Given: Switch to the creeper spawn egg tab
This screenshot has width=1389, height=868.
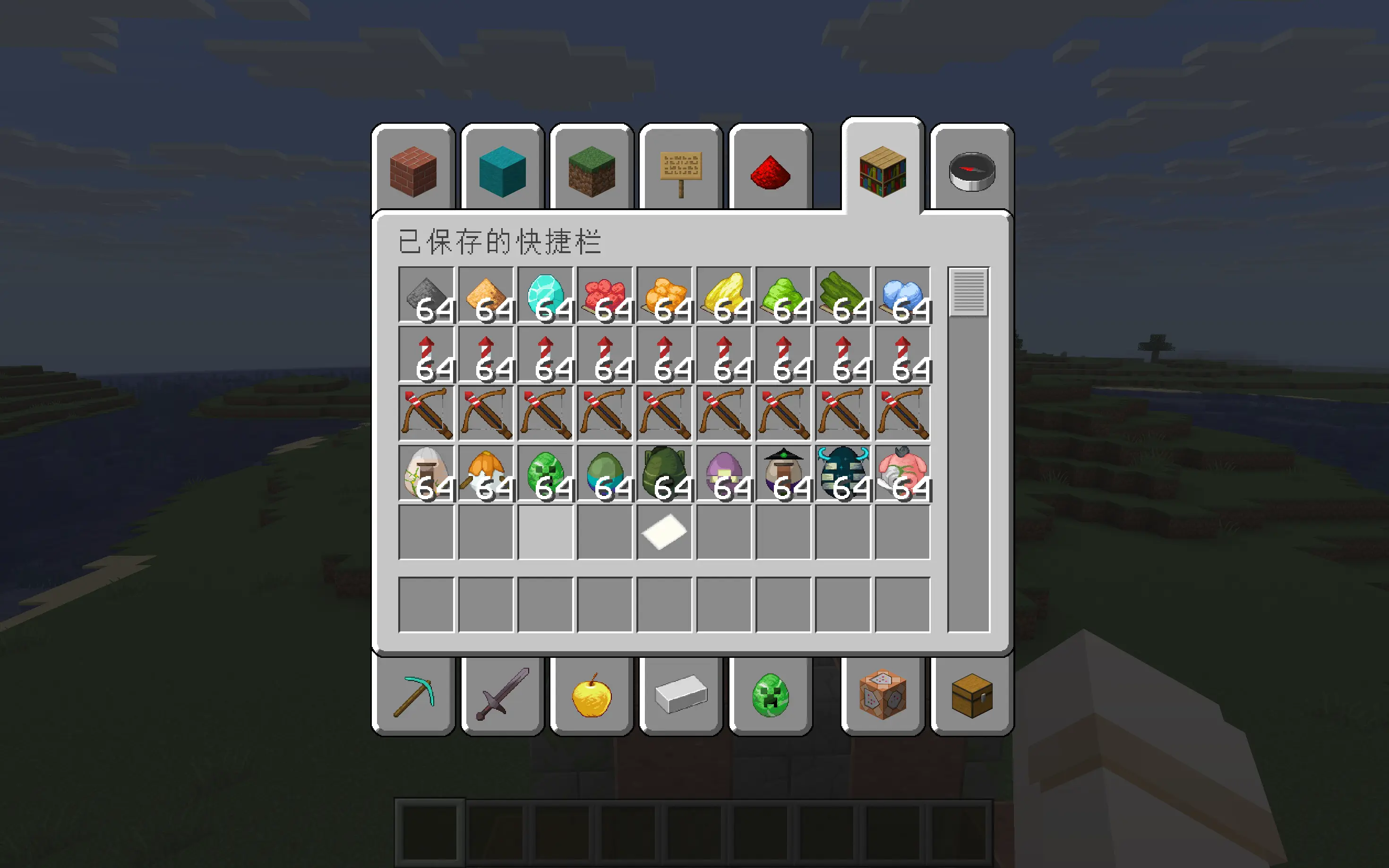Looking at the screenshot, I should pos(770,696).
